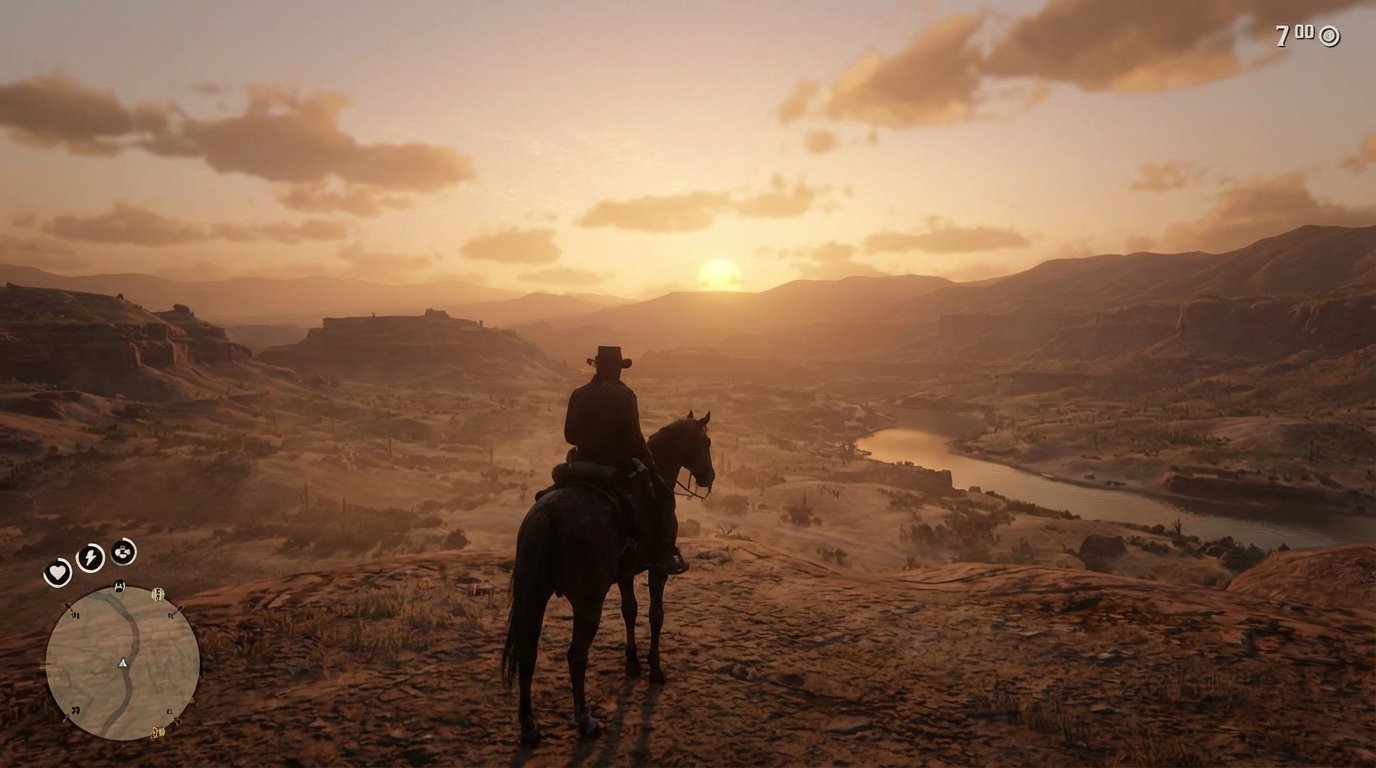The width and height of the screenshot is (1376, 768).
Task: Click the Dead Eye core icon
Action: pyautogui.click(x=121, y=552)
